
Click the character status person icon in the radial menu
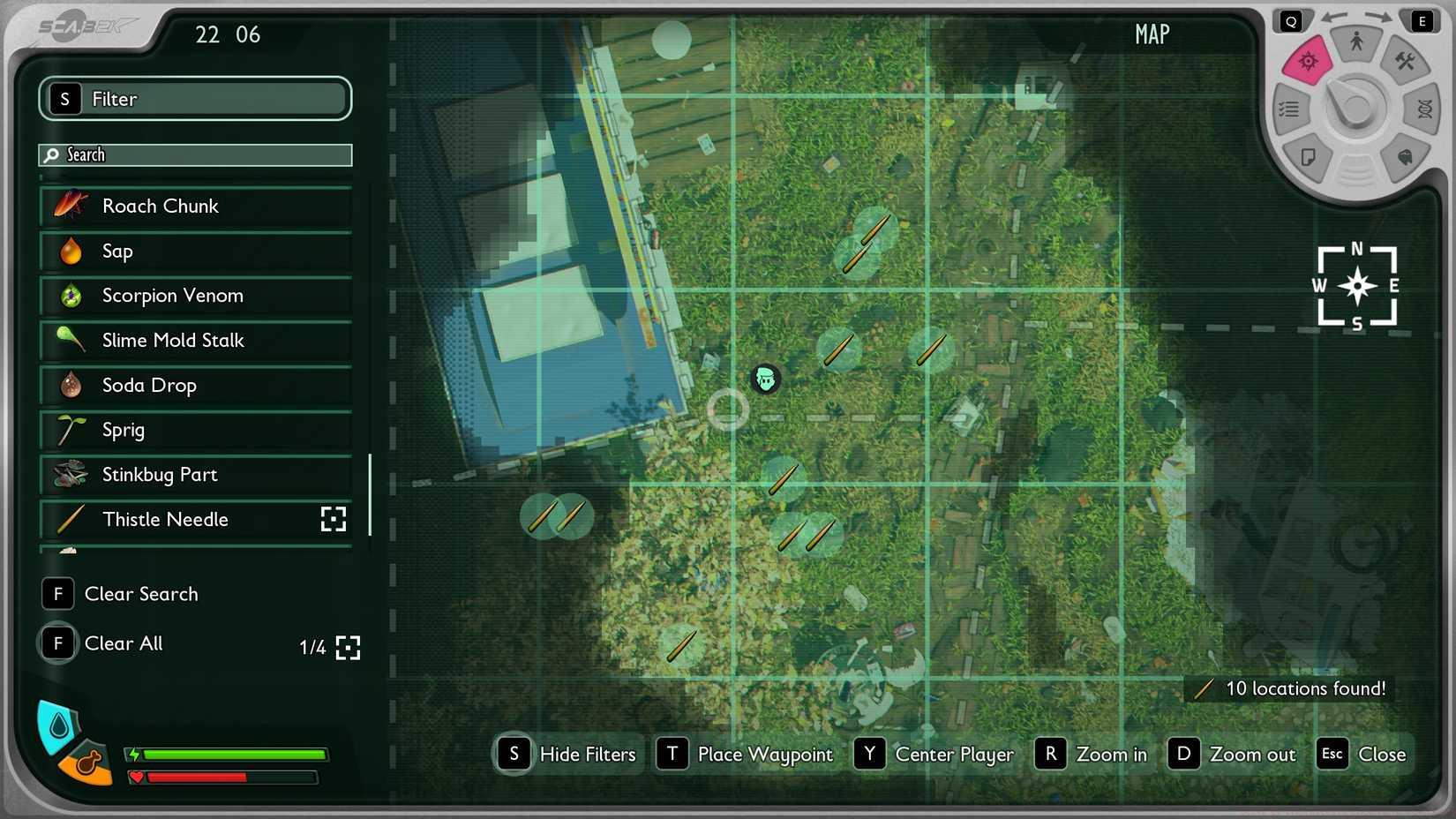[1357, 42]
